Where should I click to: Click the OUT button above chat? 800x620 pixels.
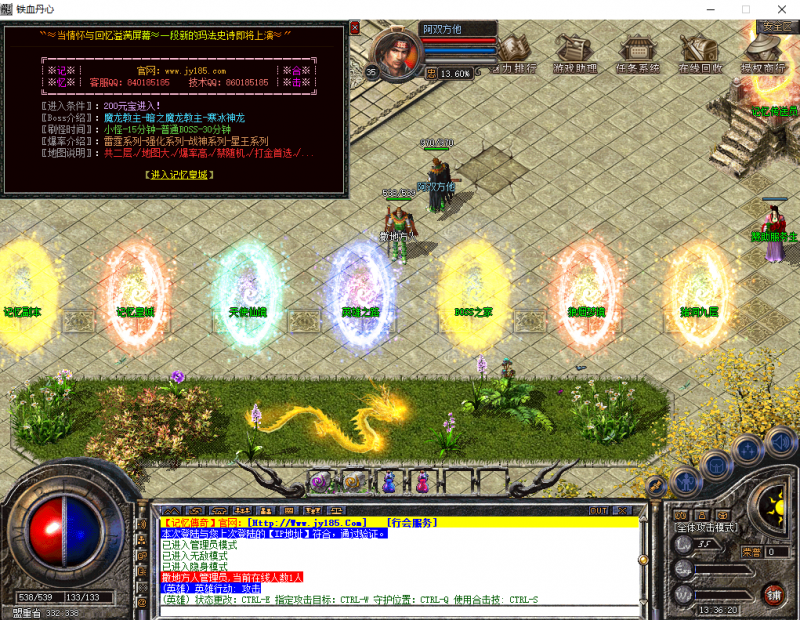pyautogui.click(x=598, y=510)
